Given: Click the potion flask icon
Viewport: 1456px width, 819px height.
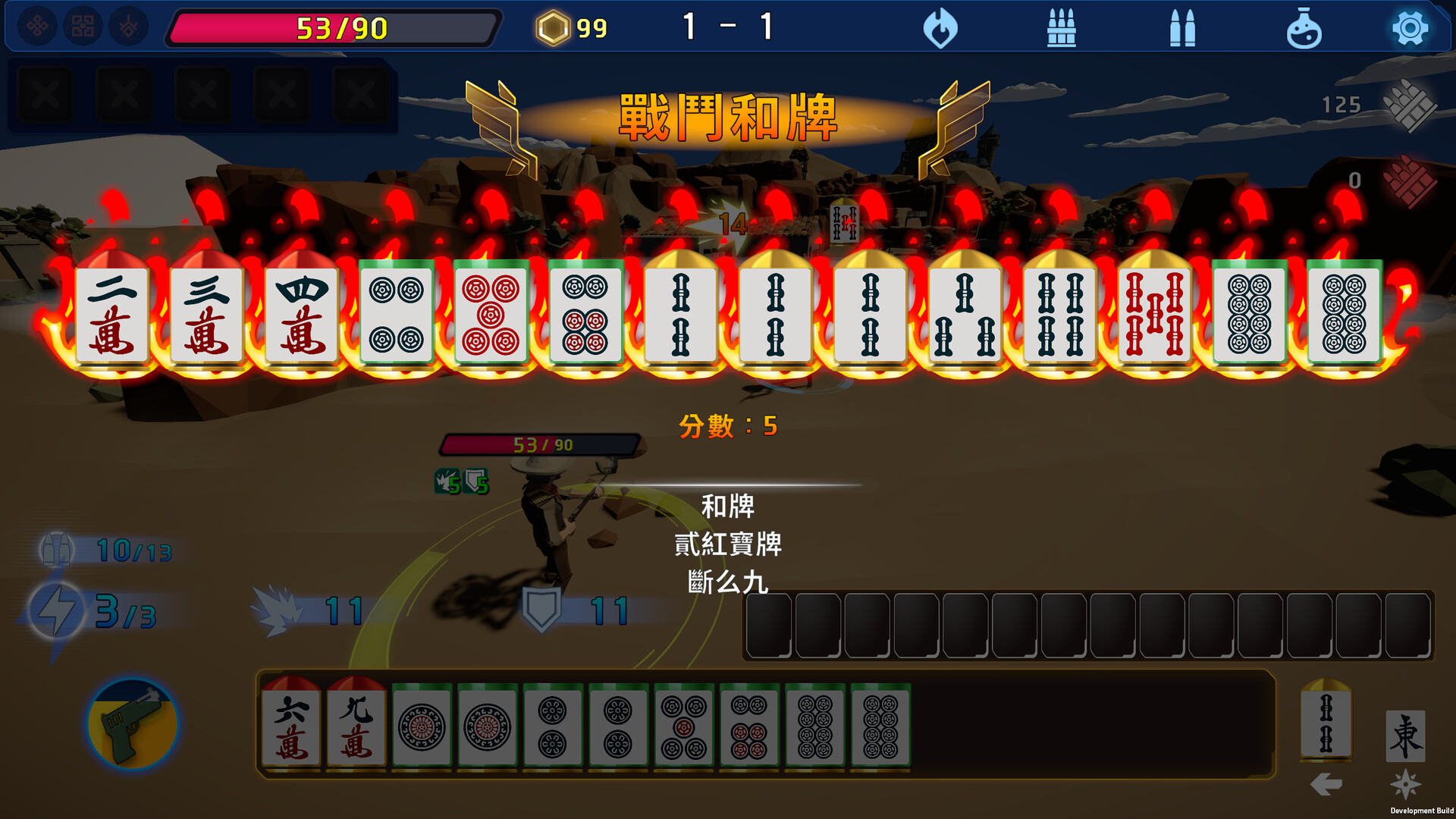Looking at the screenshot, I should coord(1304,29).
